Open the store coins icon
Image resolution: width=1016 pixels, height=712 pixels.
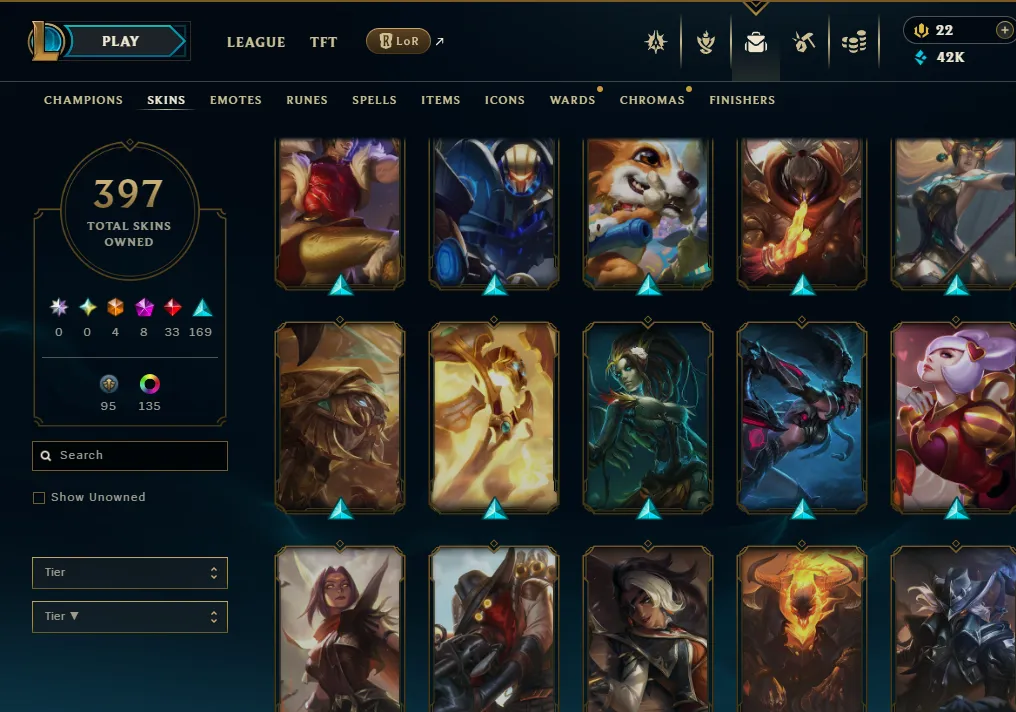tap(853, 42)
